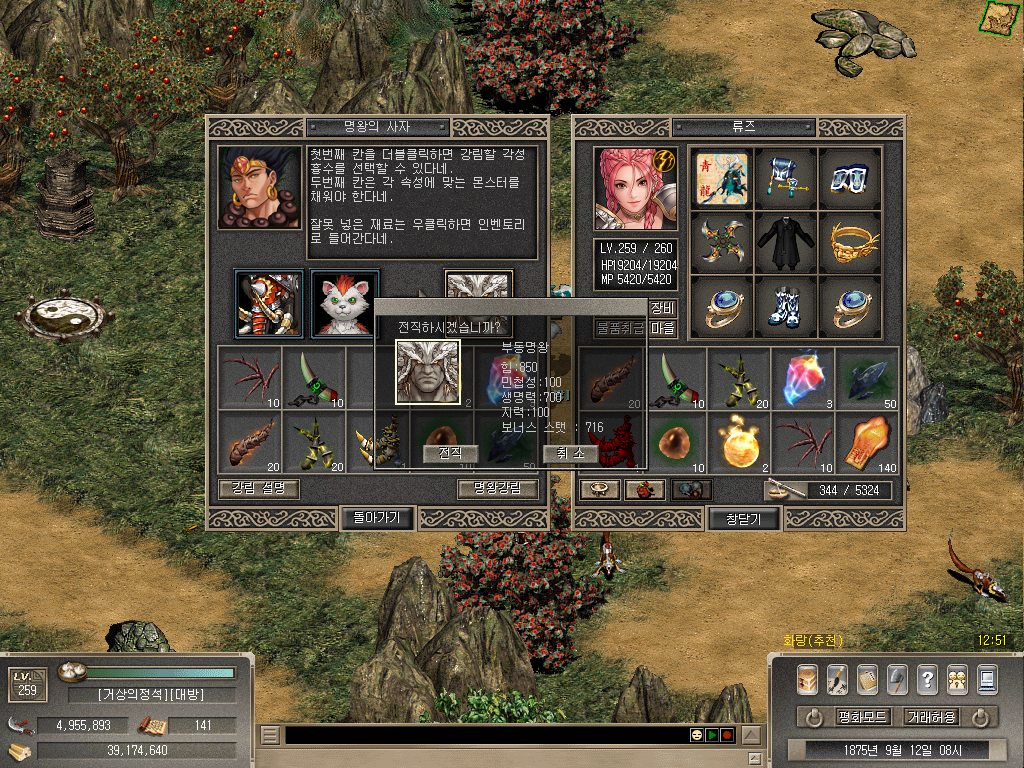This screenshot has height=768, width=1024.
Task: Close the character window with 창닫기
Action: click(x=743, y=518)
